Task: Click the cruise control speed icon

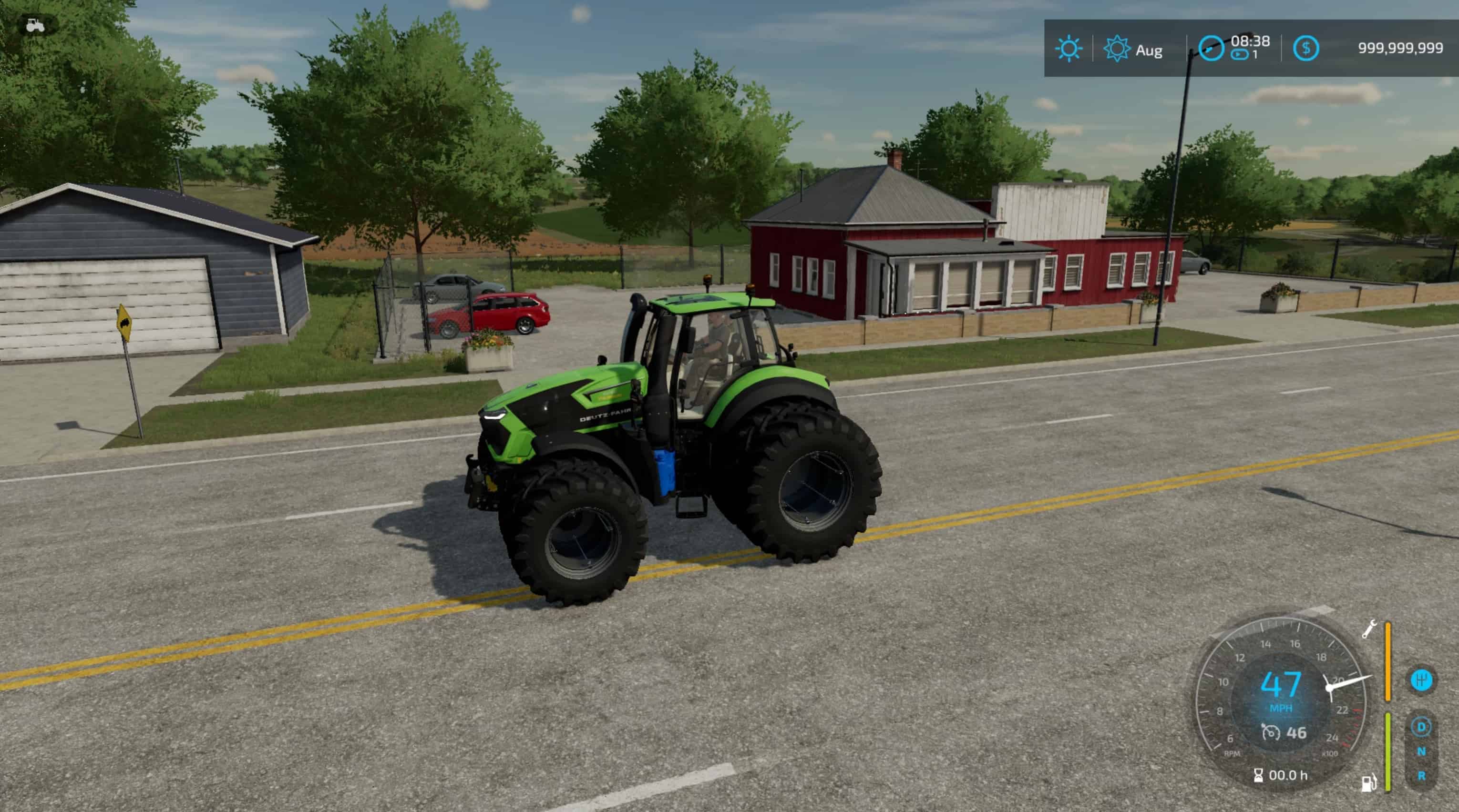Action: click(1270, 733)
